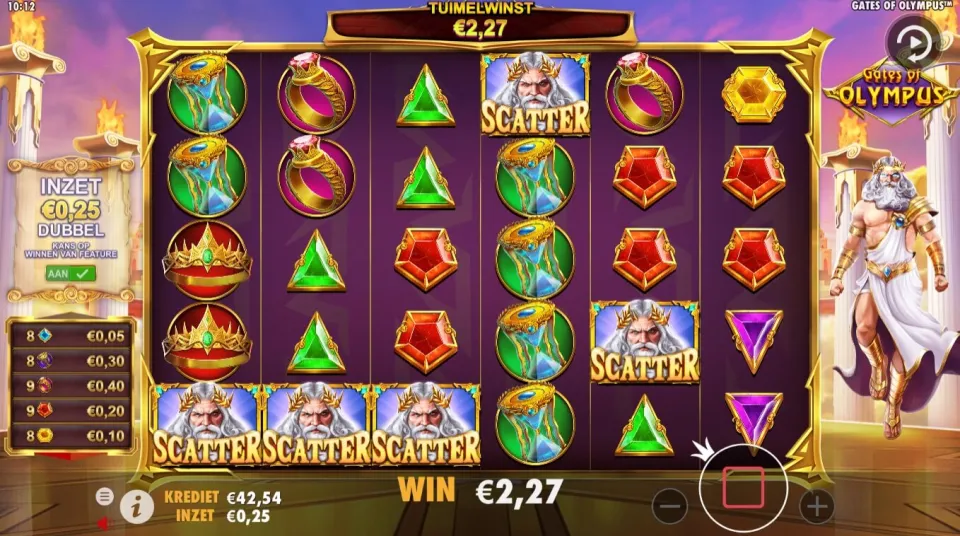Increase the bet with the plus button

click(816, 506)
